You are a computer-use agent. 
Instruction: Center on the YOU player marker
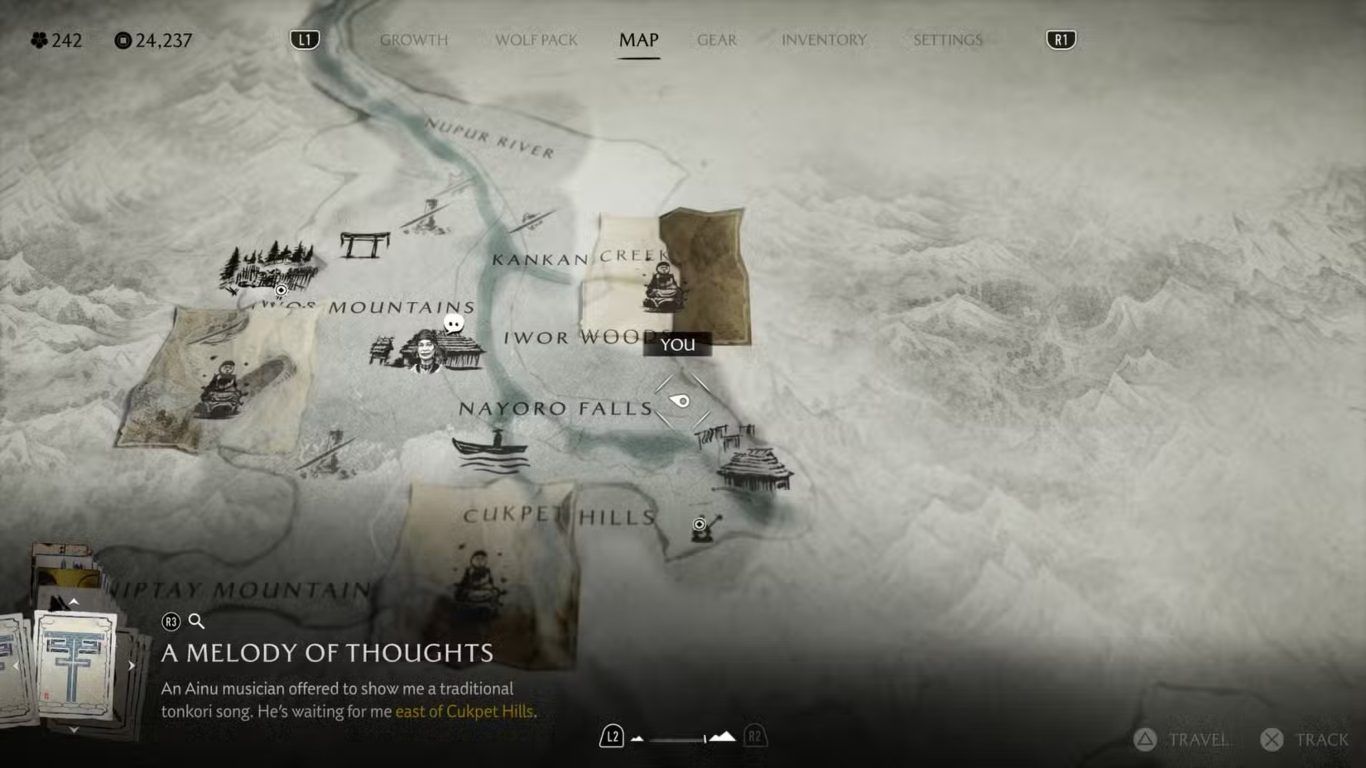pyautogui.click(x=681, y=401)
